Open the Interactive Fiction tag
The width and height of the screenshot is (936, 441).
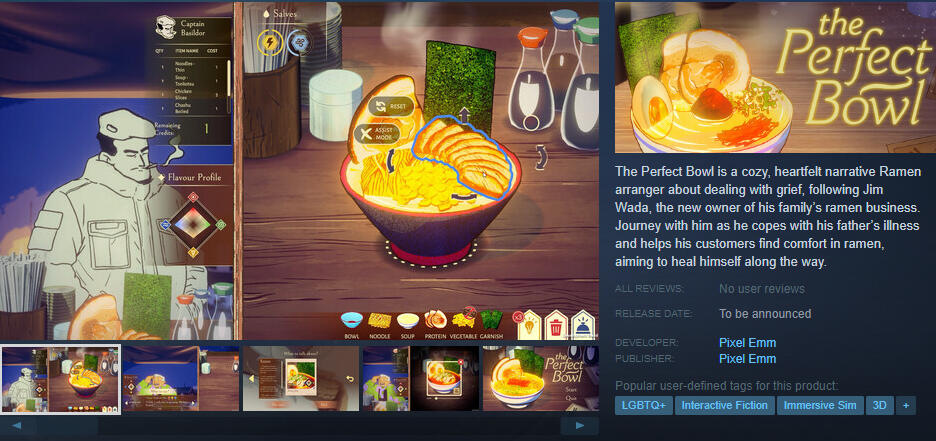[725, 405]
